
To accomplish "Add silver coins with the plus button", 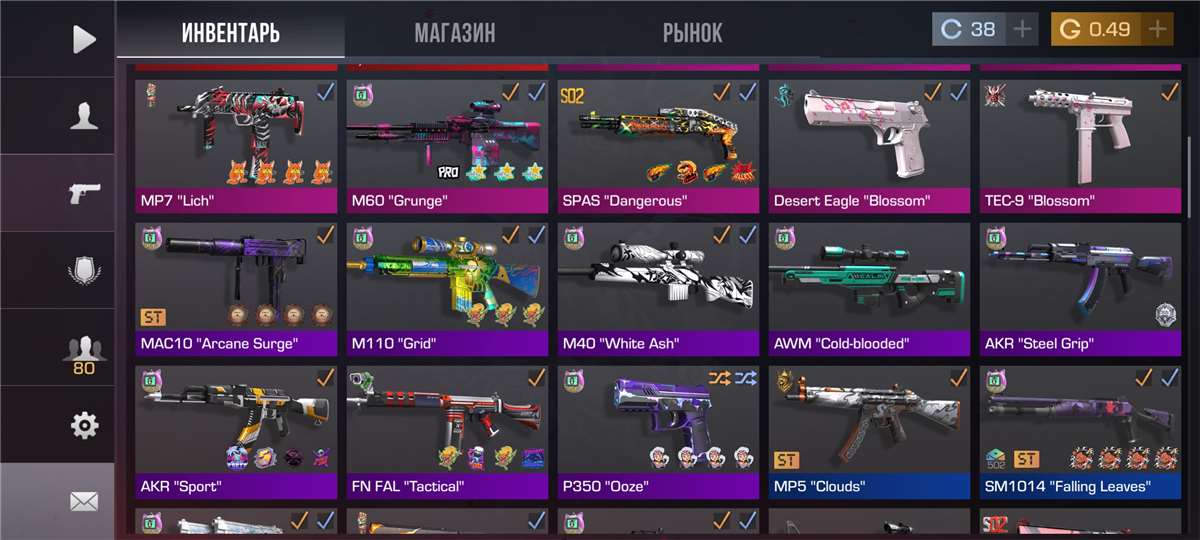I will pos(1022,29).
